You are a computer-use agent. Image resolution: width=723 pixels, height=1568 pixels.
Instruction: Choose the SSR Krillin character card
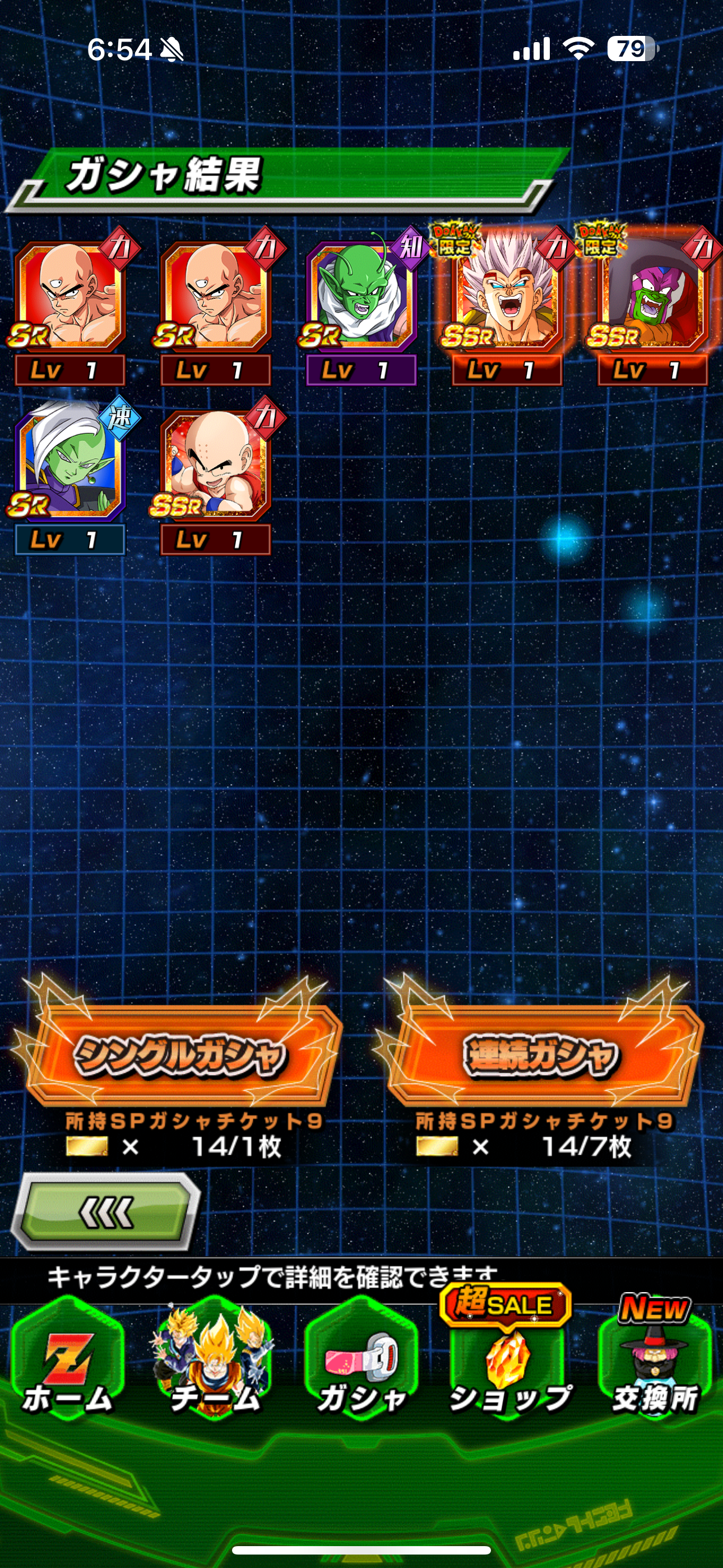(215, 468)
